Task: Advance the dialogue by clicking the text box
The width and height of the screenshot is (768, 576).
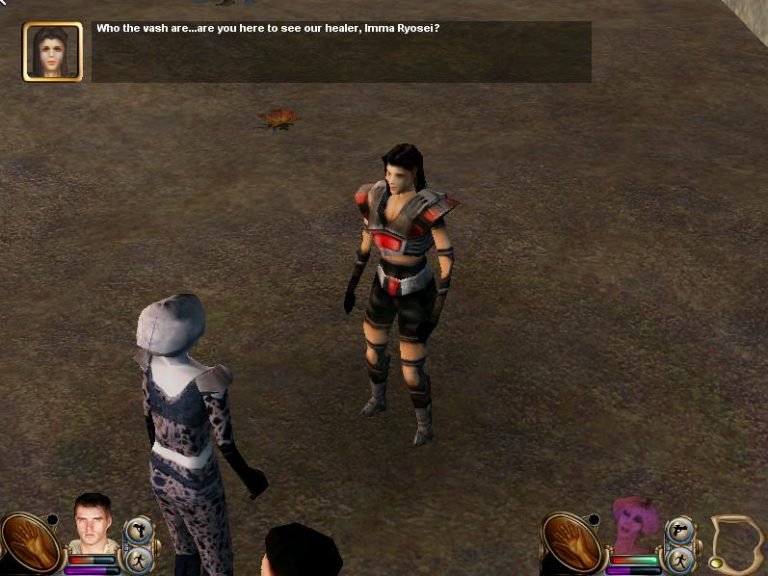Action: tap(341, 52)
